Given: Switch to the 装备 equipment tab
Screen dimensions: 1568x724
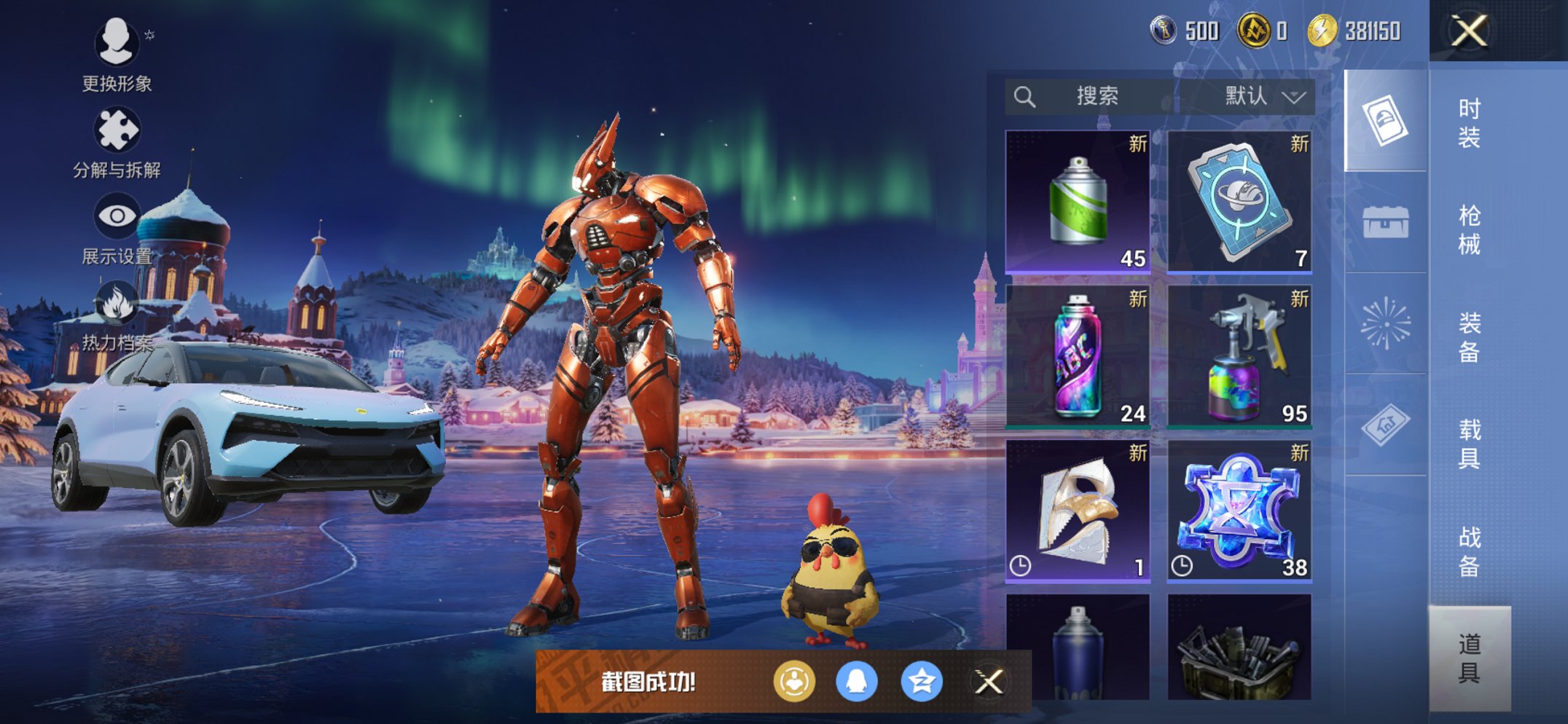Looking at the screenshot, I should [1469, 337].
